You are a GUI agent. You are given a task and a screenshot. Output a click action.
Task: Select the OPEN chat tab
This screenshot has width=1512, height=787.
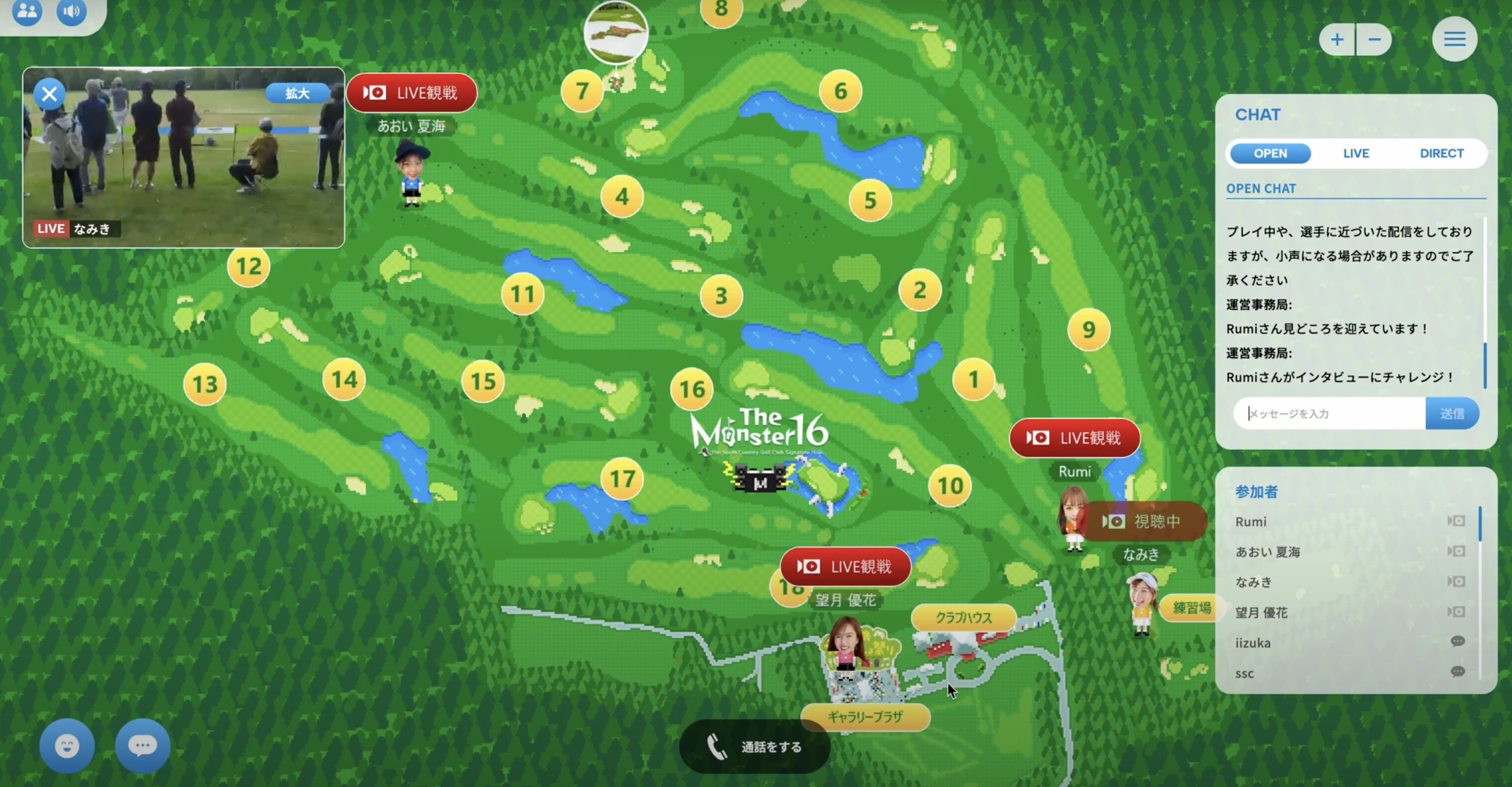tap(1270, 153)
